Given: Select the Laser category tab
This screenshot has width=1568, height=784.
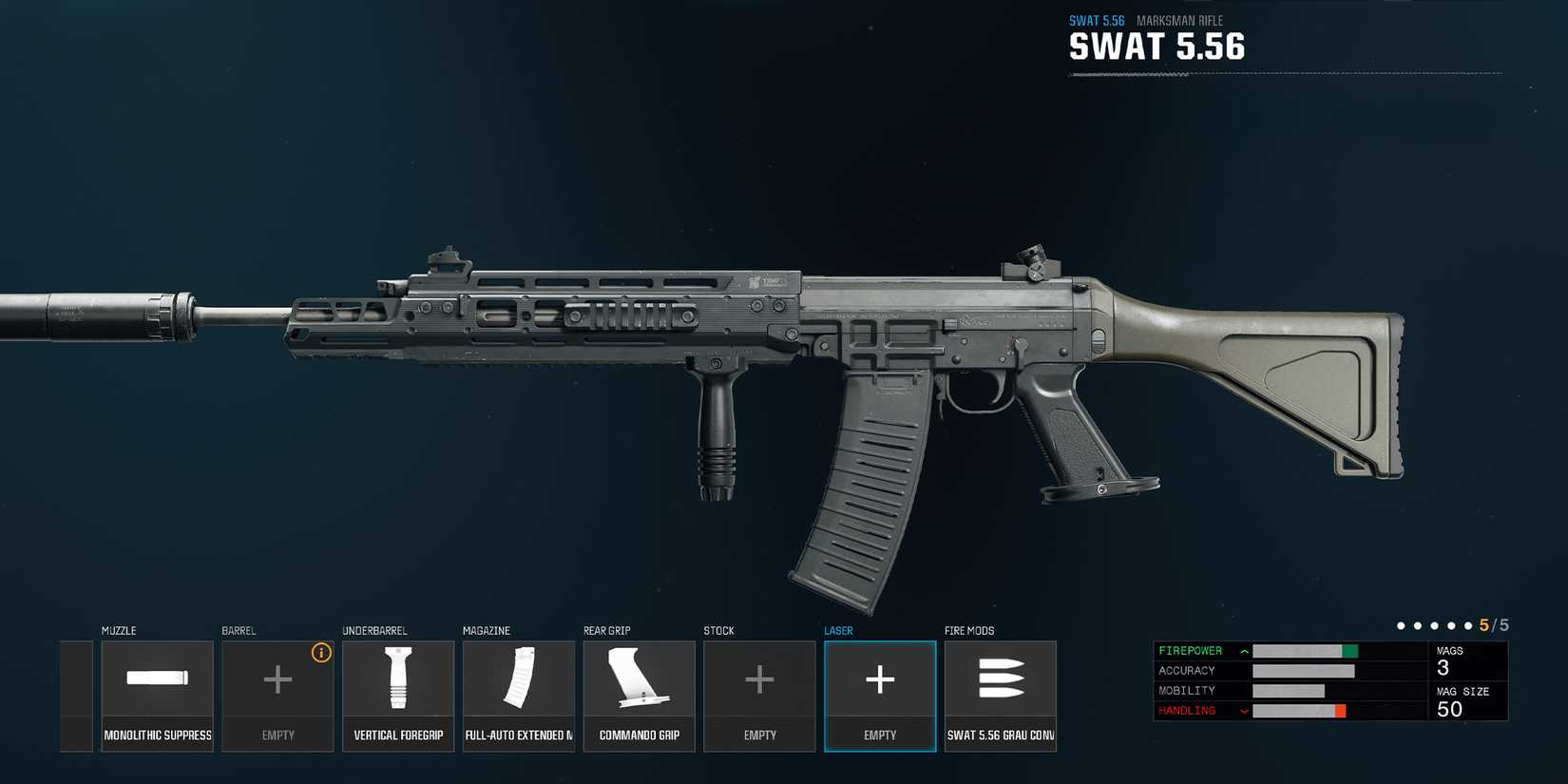Looking at the screenshot, I should pyautogui.click(x=838, y=630).
